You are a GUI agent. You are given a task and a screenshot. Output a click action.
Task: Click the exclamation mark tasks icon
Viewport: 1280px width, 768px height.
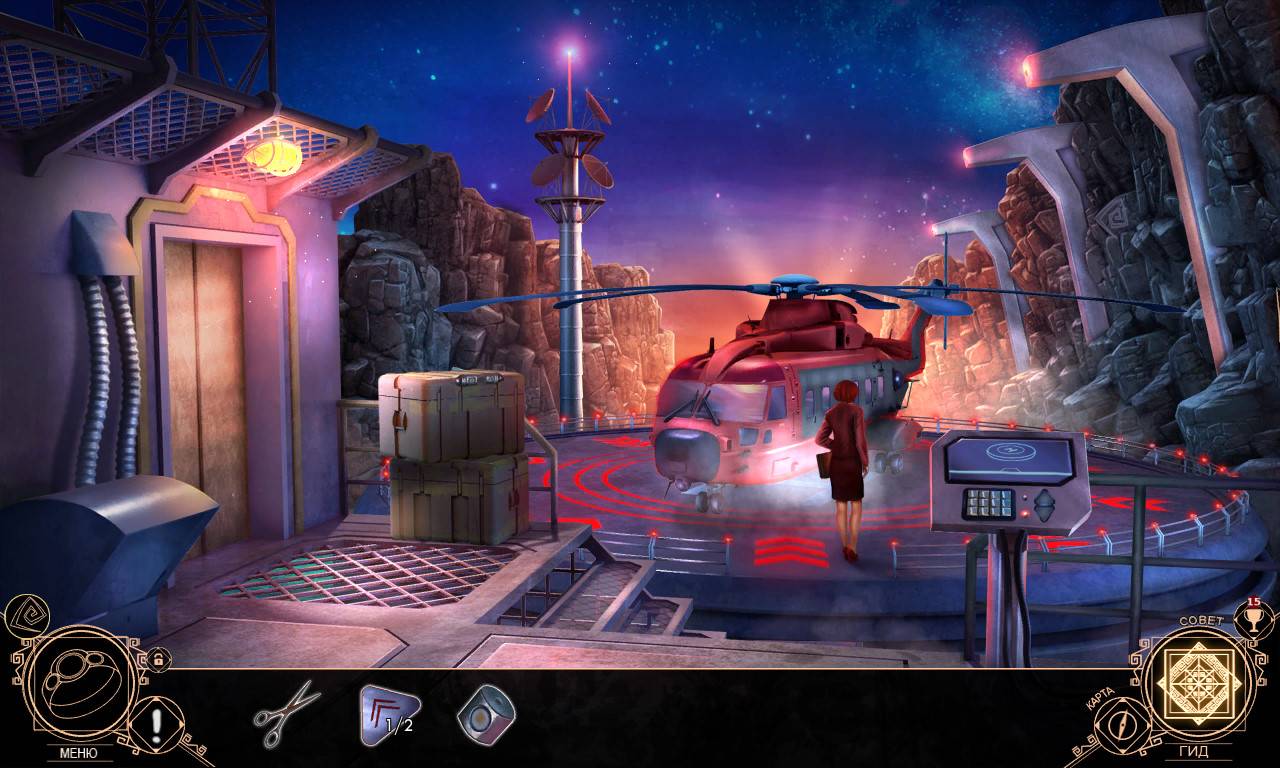tap(157, 720)
